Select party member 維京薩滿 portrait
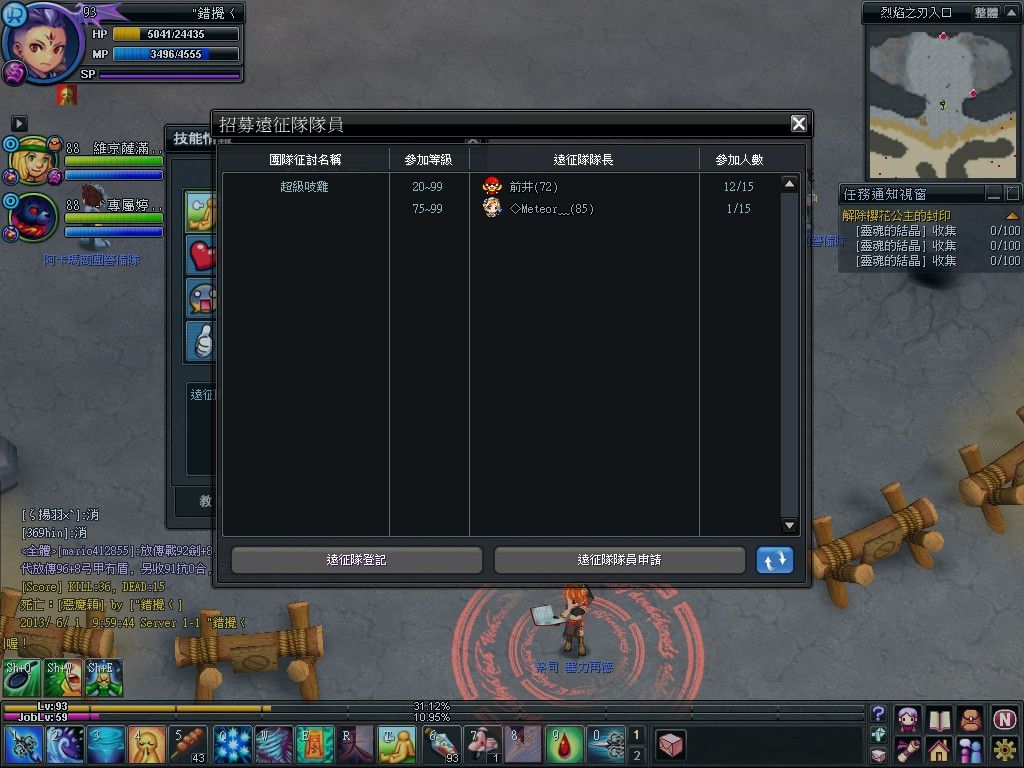 (x=30, y=158)
